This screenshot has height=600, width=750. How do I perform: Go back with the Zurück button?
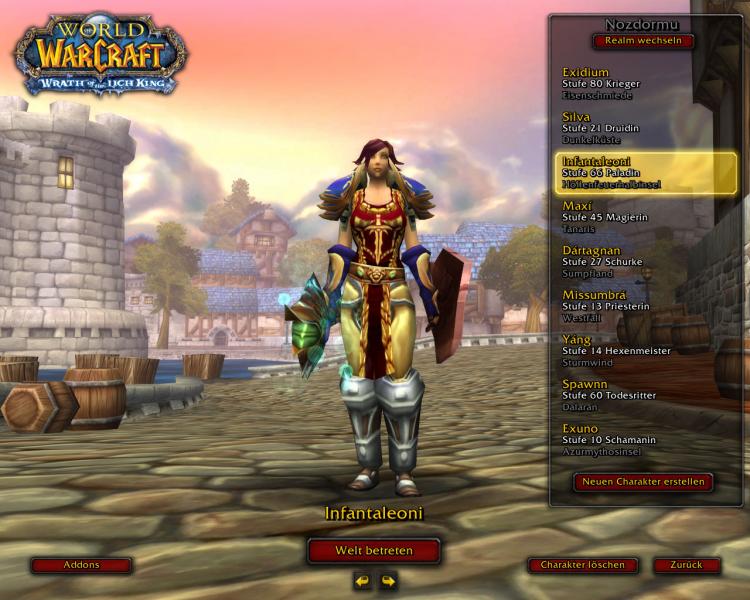tap(687, 565)
